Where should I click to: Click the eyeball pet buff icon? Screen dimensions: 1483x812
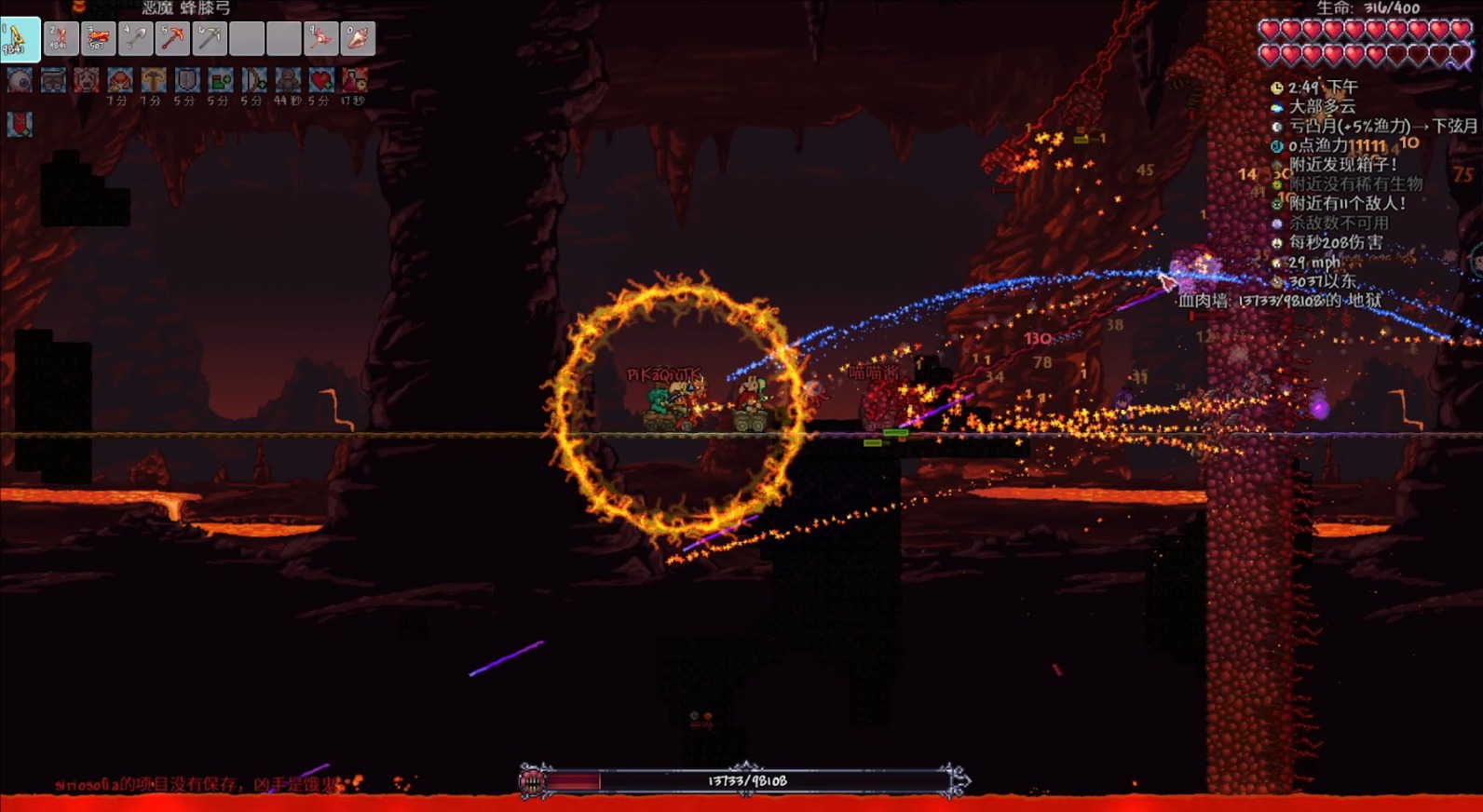20,80
